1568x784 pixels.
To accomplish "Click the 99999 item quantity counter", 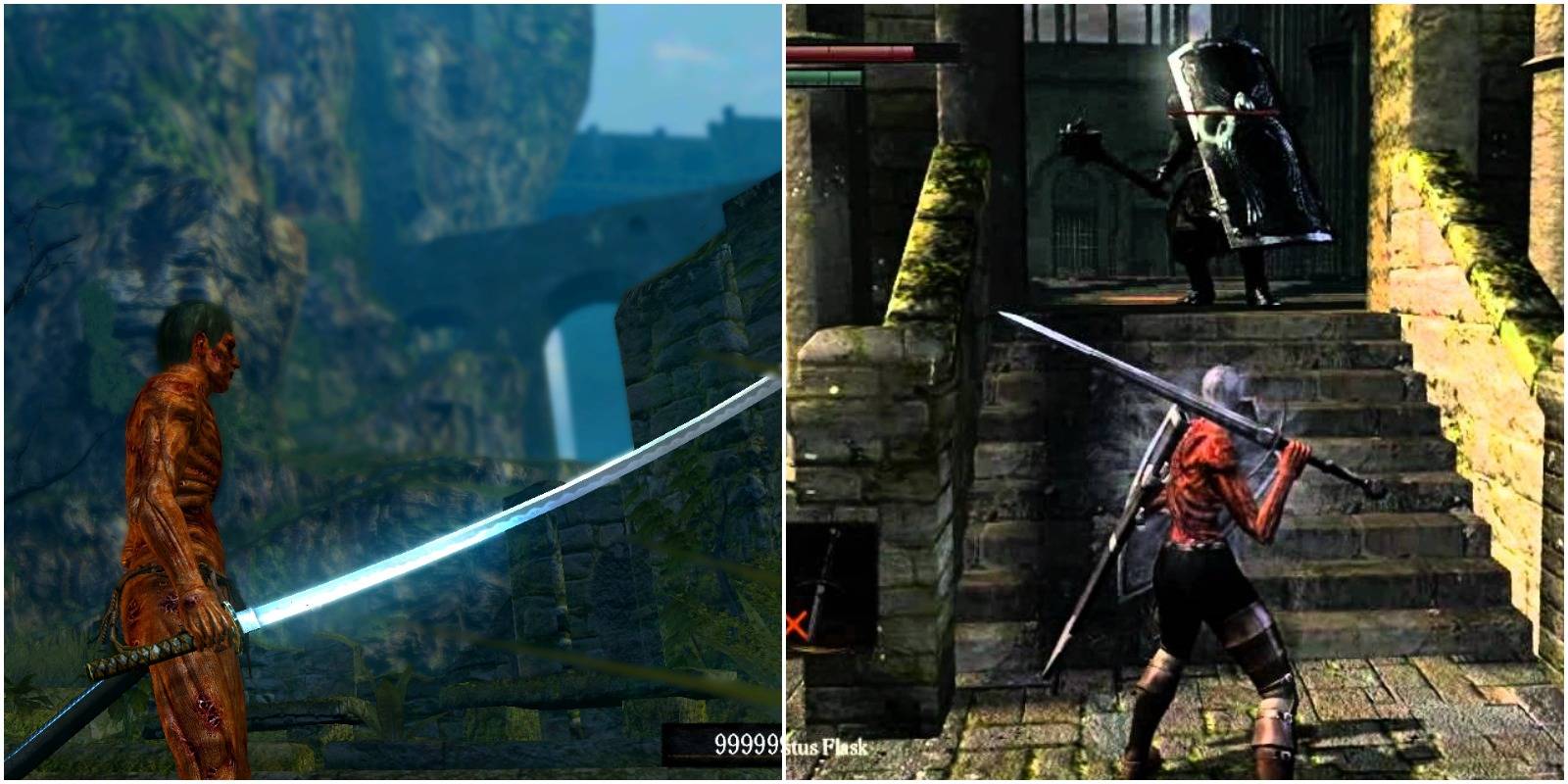I will [x=747, y=741].
